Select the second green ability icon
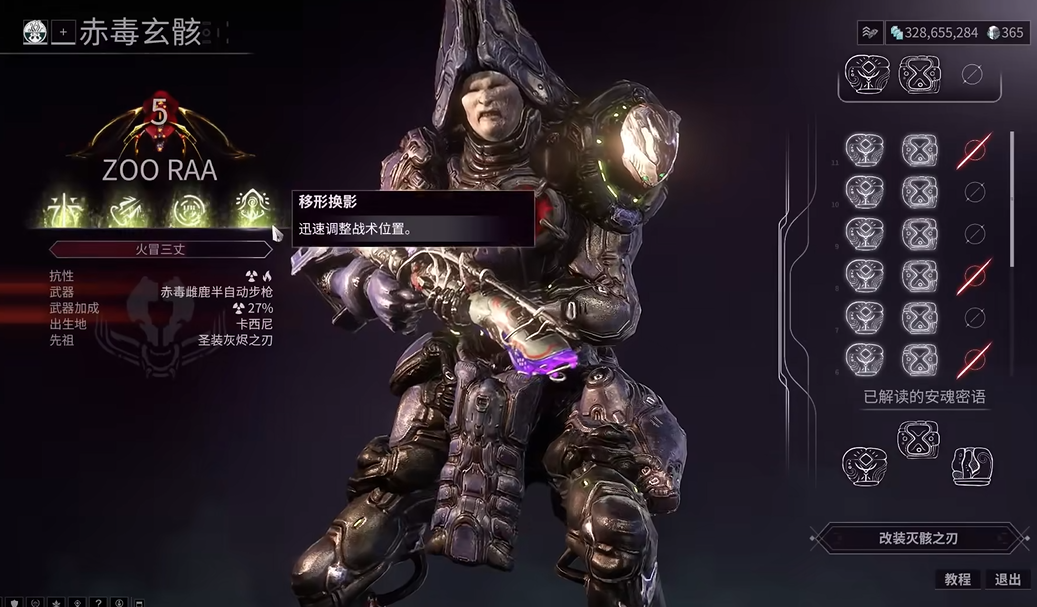This screenshot has height=607, width=1037. (x=130, y=208)
